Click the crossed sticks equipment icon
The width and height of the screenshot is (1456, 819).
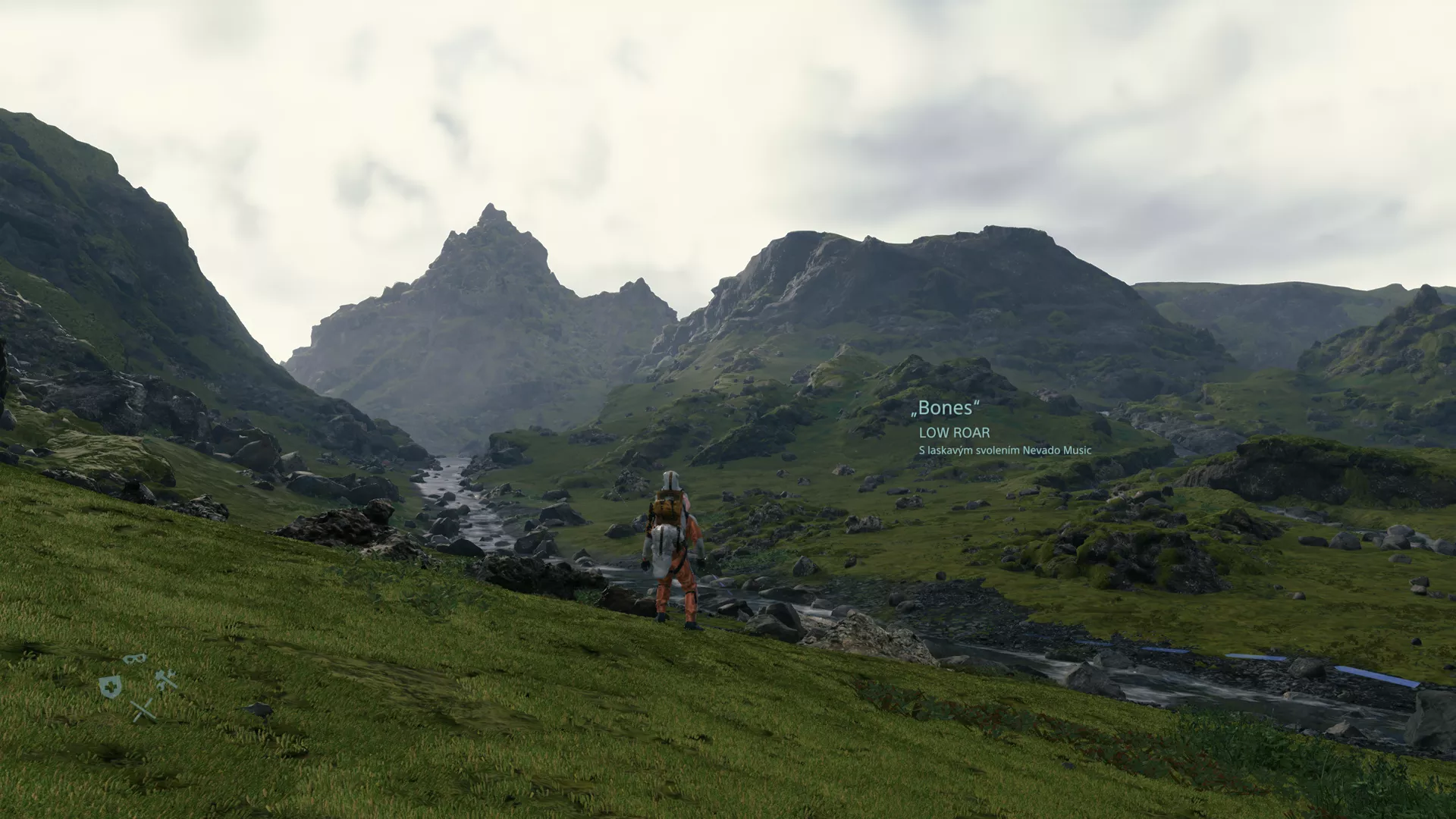click(143, 711)
